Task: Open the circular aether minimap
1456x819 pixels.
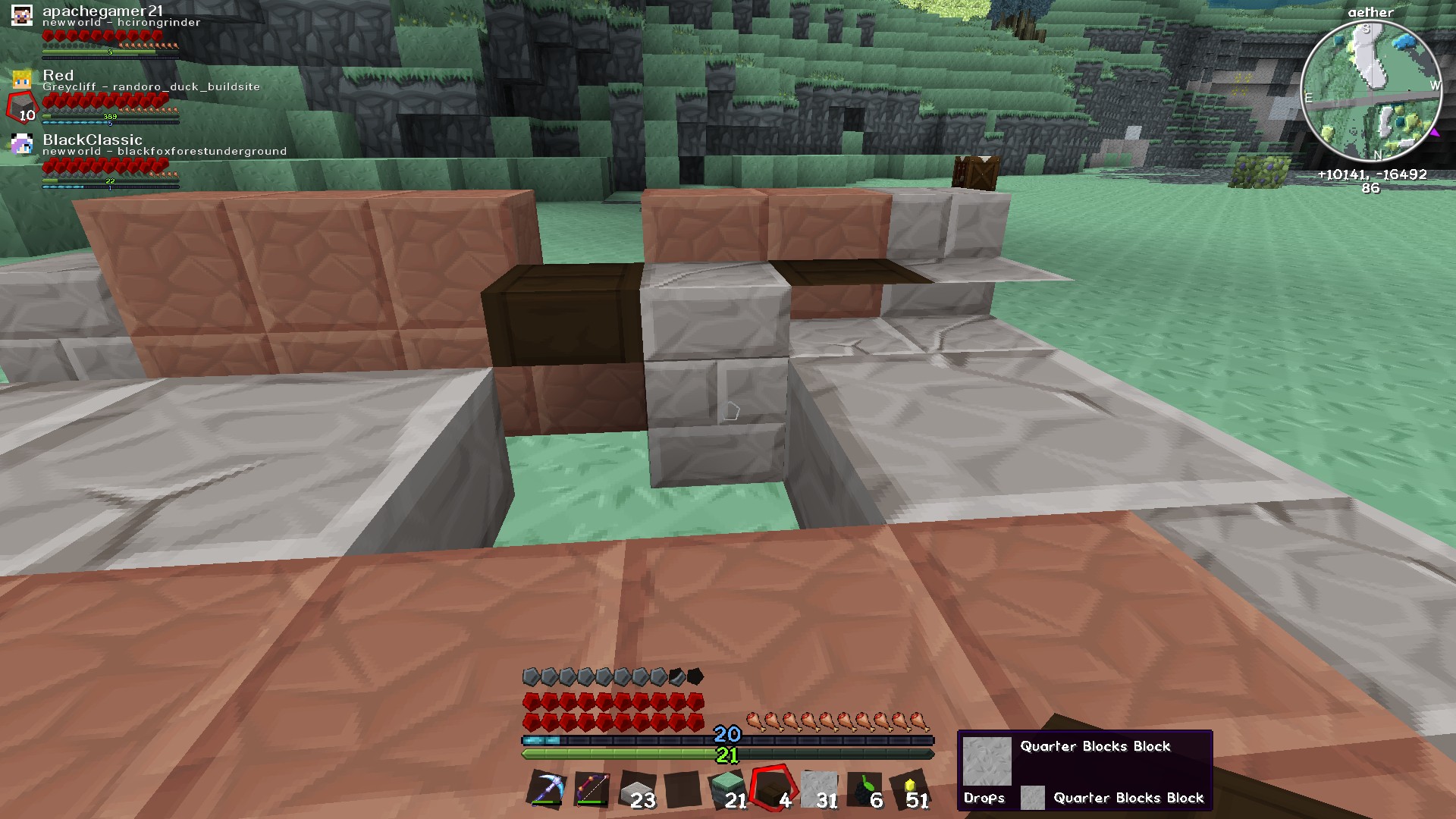Action: (1370, 91)
